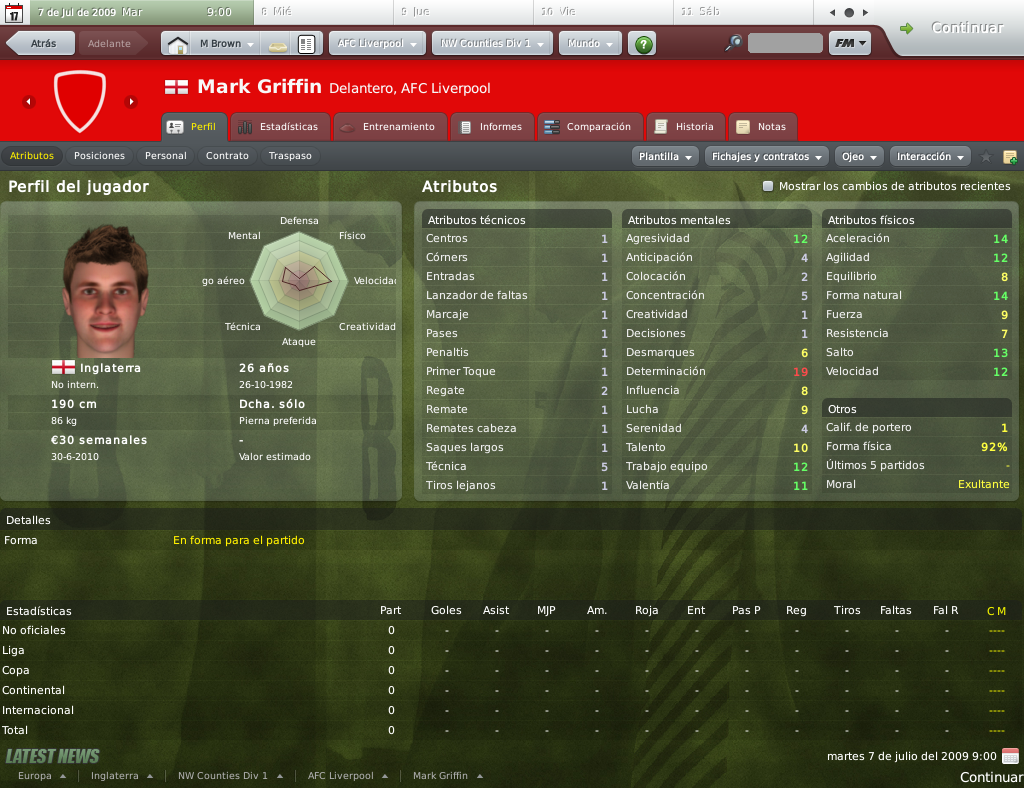Open the Fichajes y contratos dropdown
This screenshot has width=1024, height=788.
point(767,157)
